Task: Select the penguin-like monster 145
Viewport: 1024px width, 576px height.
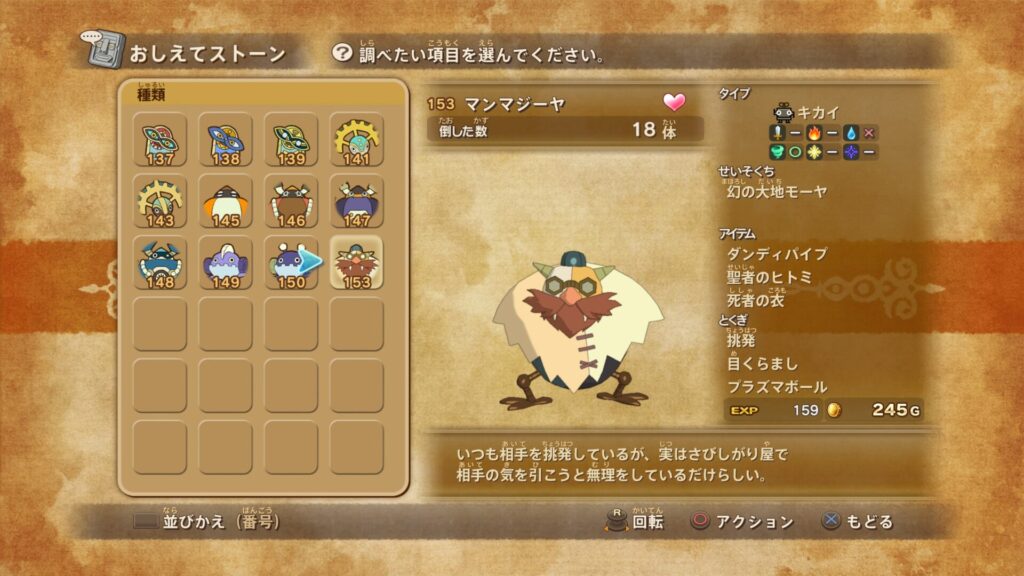Action: [226, 203]
